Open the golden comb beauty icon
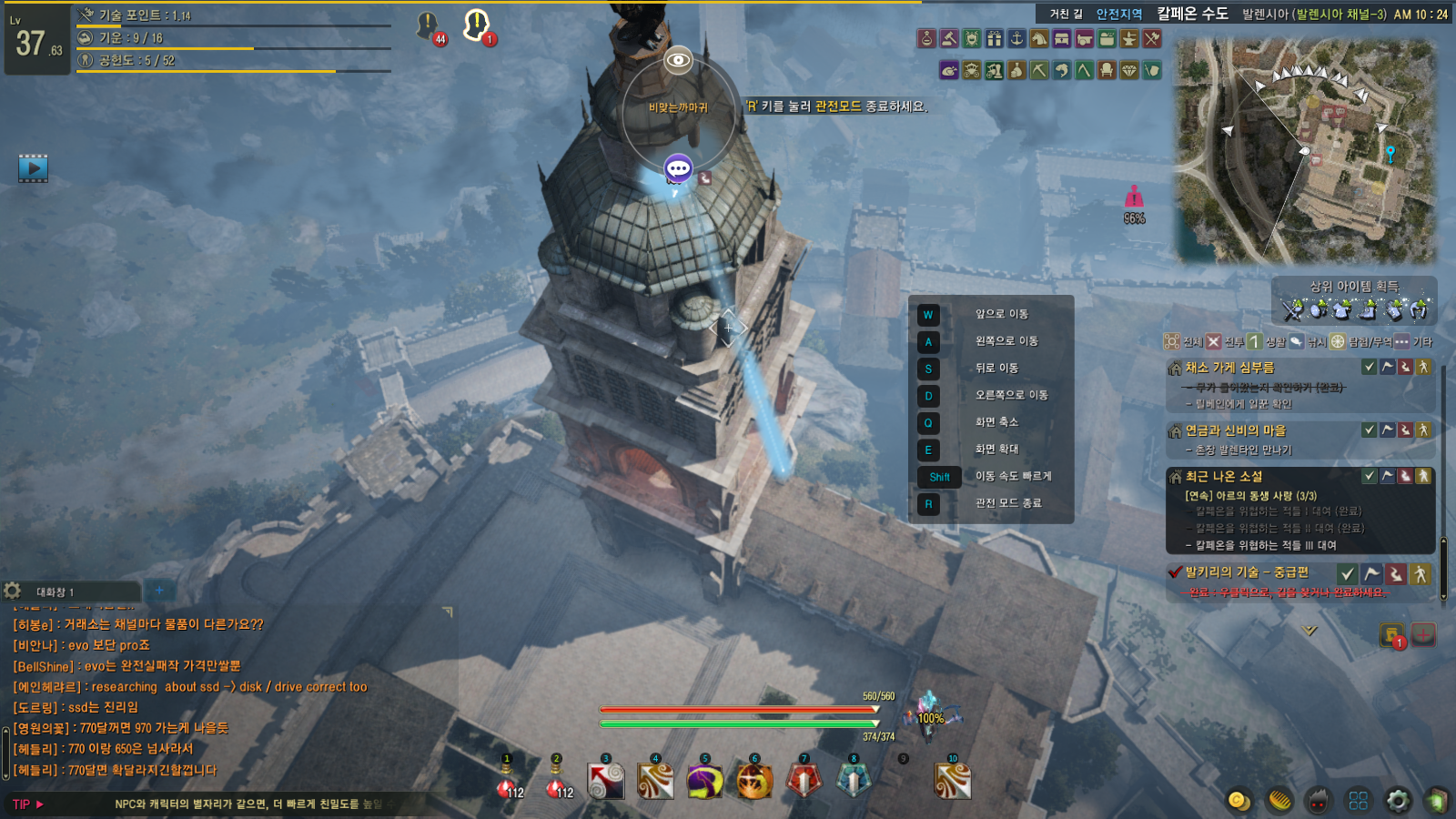Image resolution: width=1456 pixels, height=819 pixels. (x=1279, y=800)
